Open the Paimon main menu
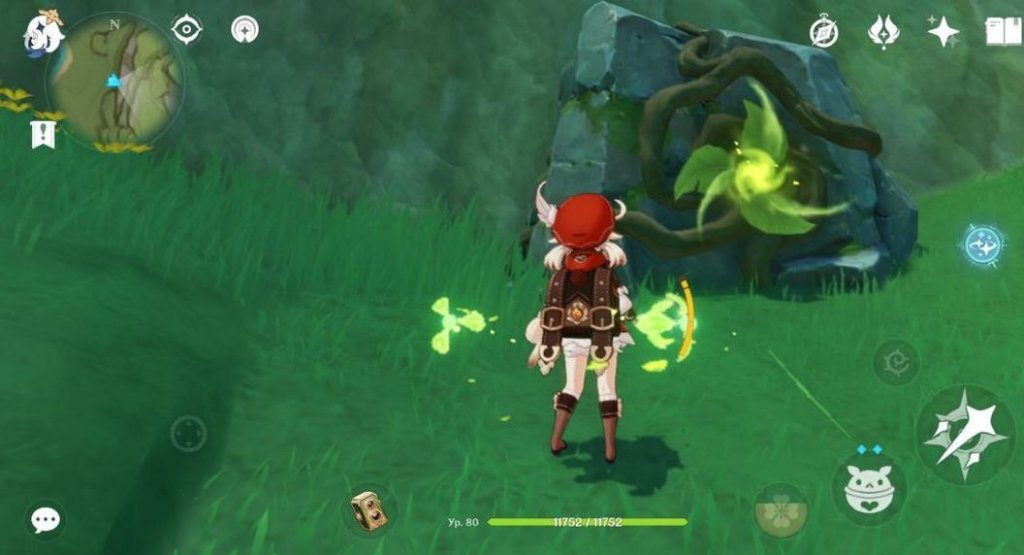 point(44,32)
